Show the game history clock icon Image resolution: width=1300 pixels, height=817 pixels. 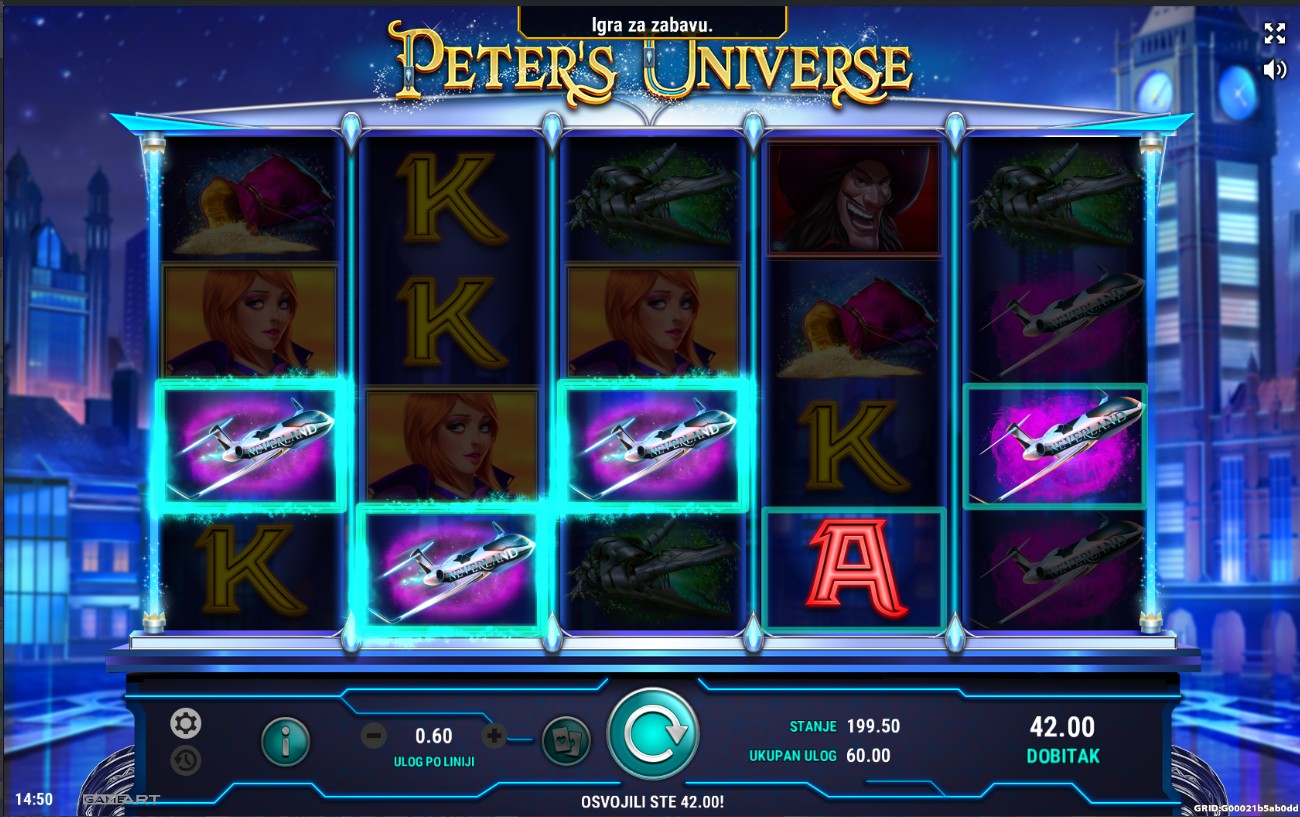click(185, 760)
